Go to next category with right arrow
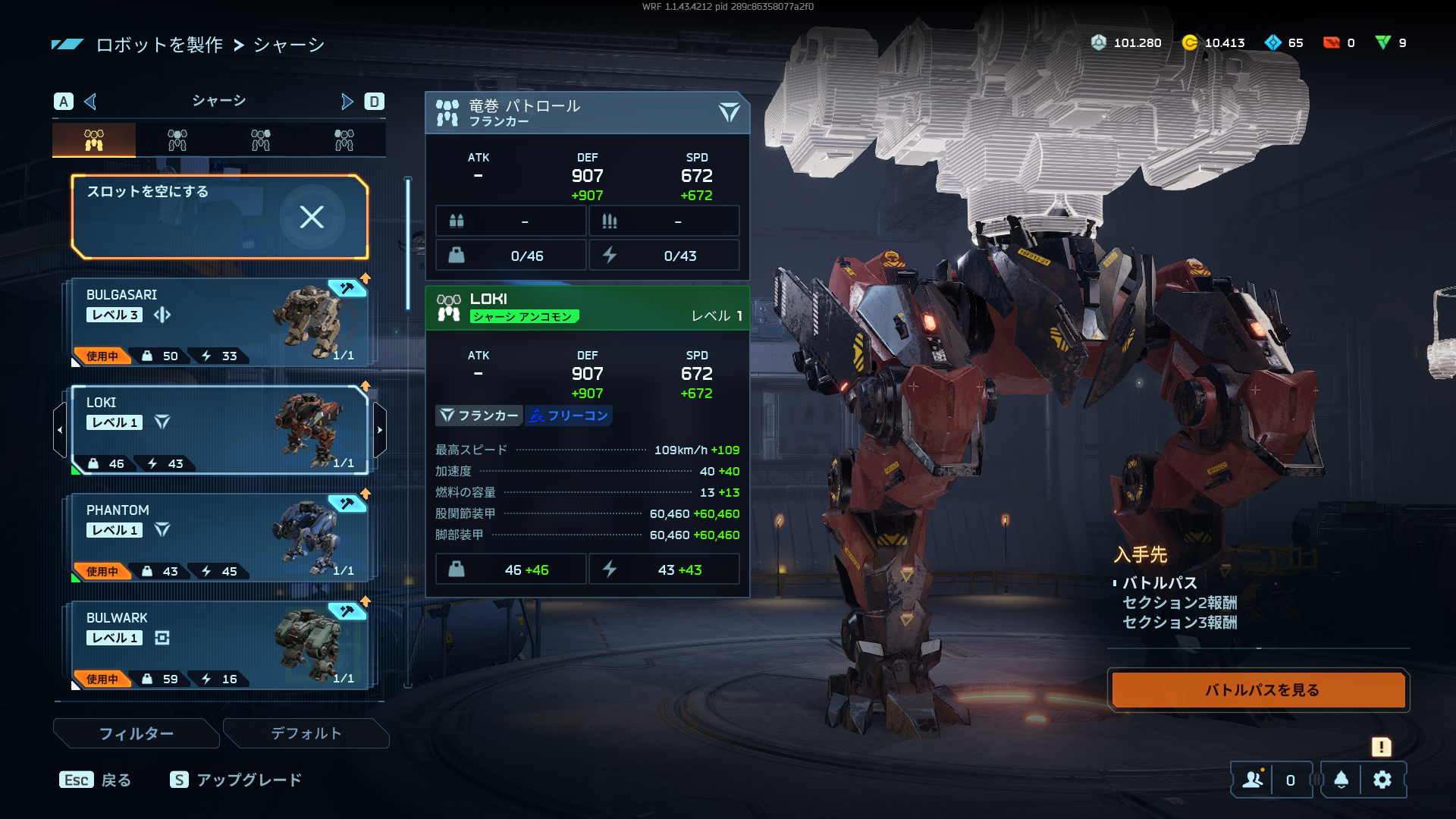 [x=347, y=102]
